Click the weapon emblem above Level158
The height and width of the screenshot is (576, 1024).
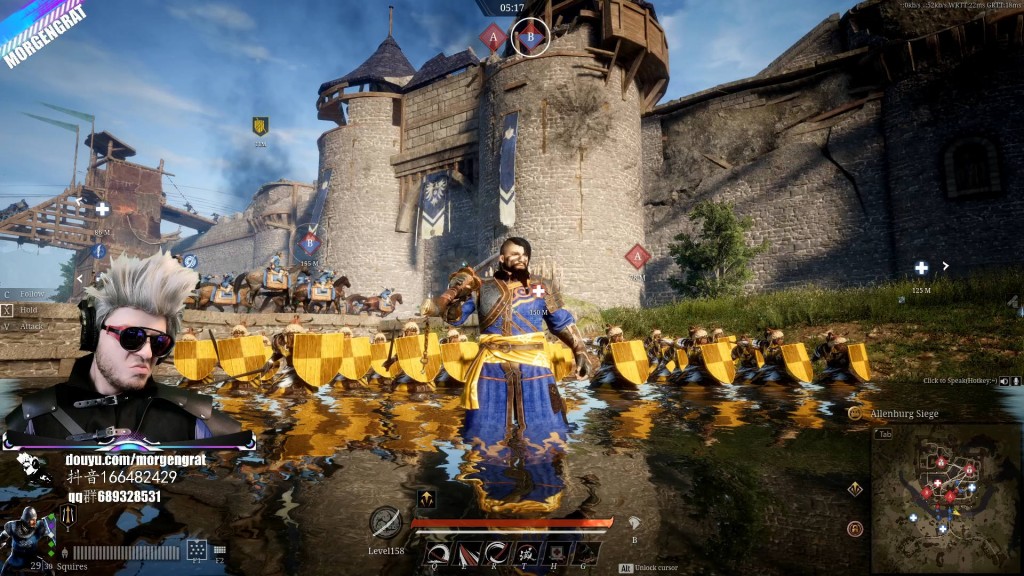386,522
